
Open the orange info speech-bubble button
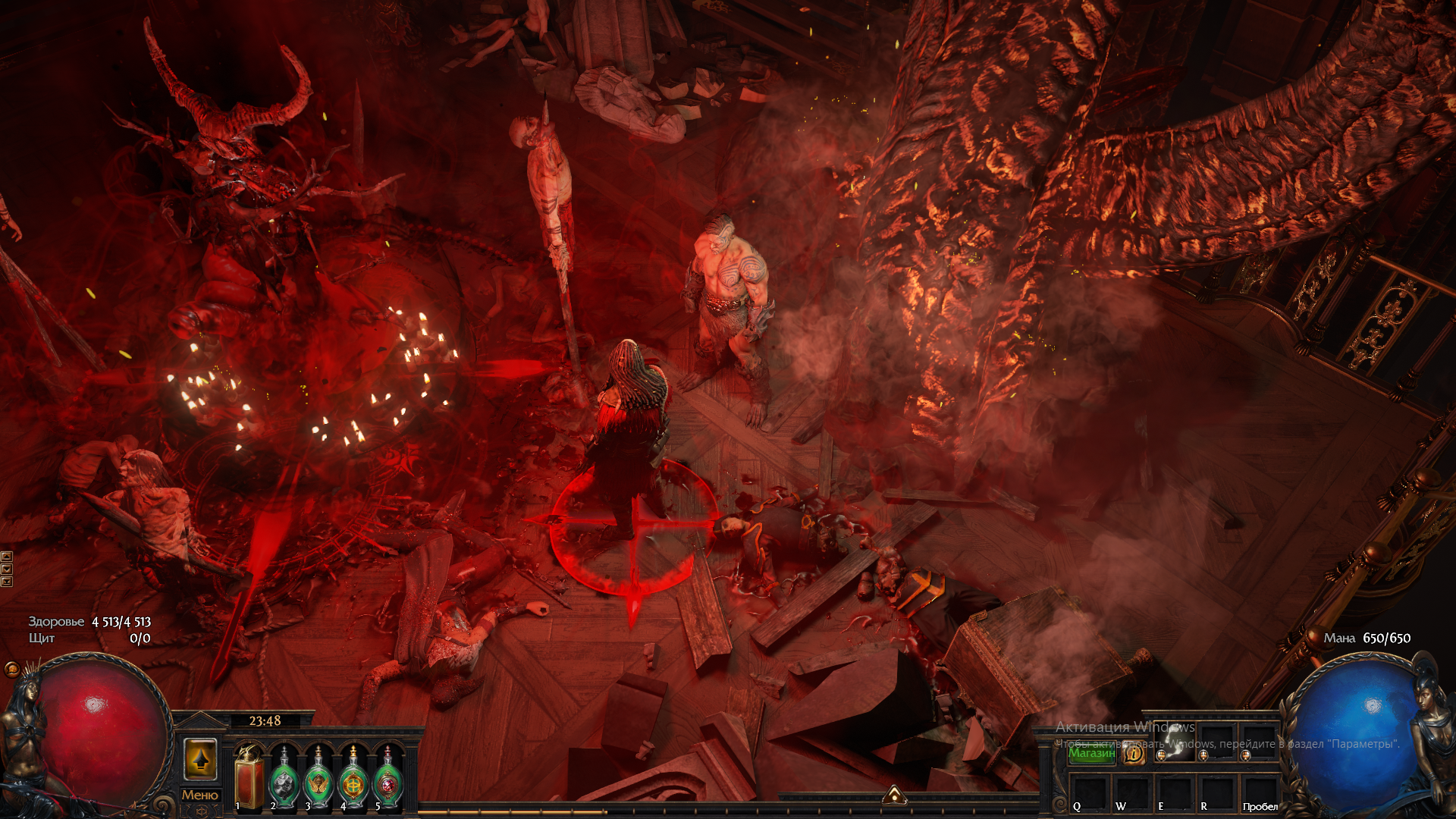click(x=1134, y=754)
